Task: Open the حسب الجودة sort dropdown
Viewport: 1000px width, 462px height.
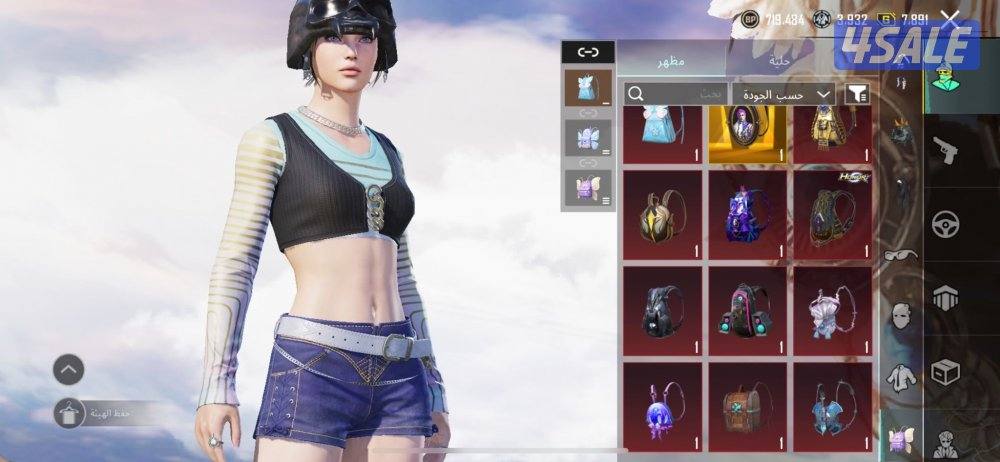Action: pyautogui.click(x=784, y=94)
